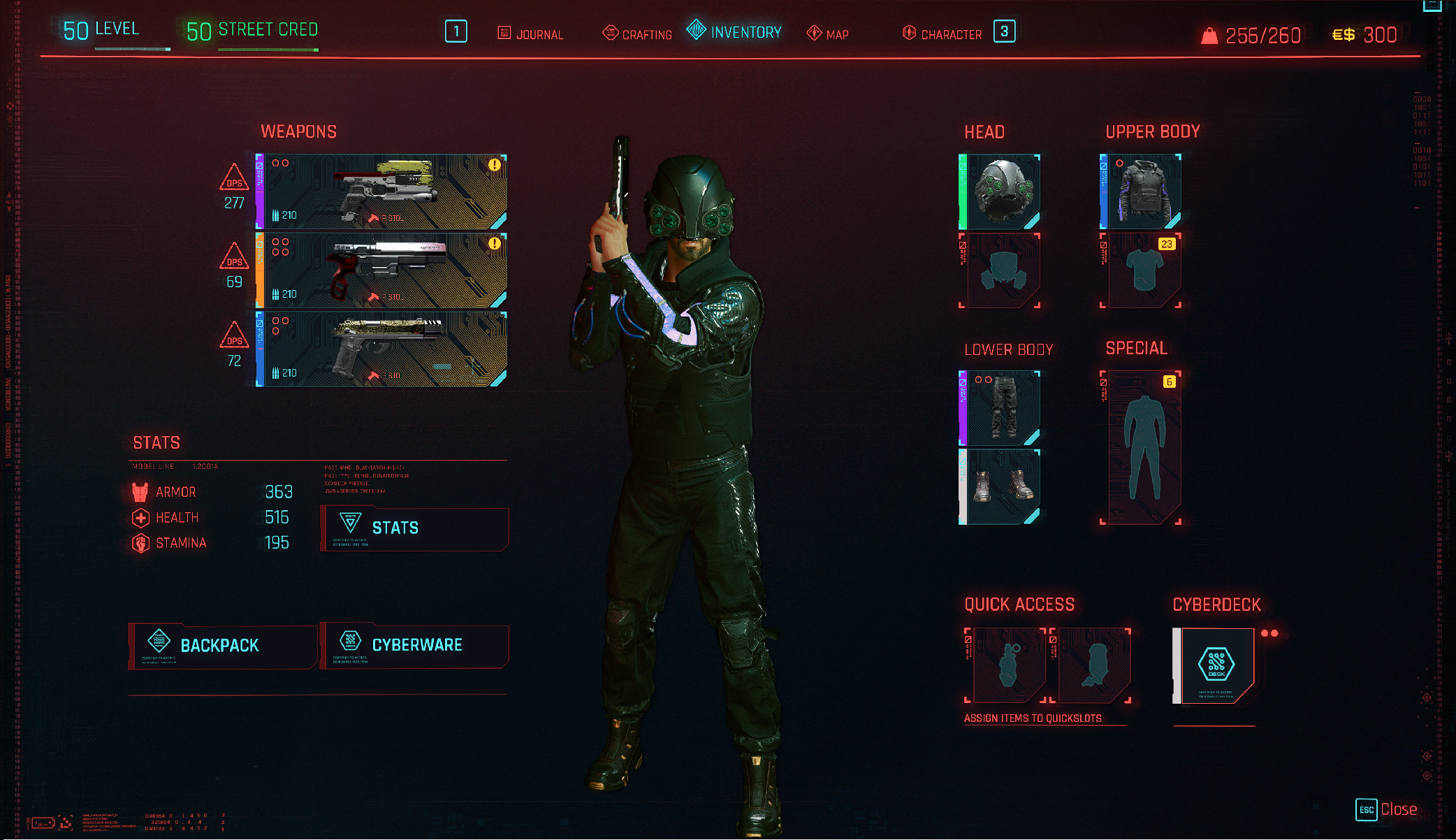Select the 72 DPS pistol slot
1456x840 pixels.
click(x=382, y=349)
